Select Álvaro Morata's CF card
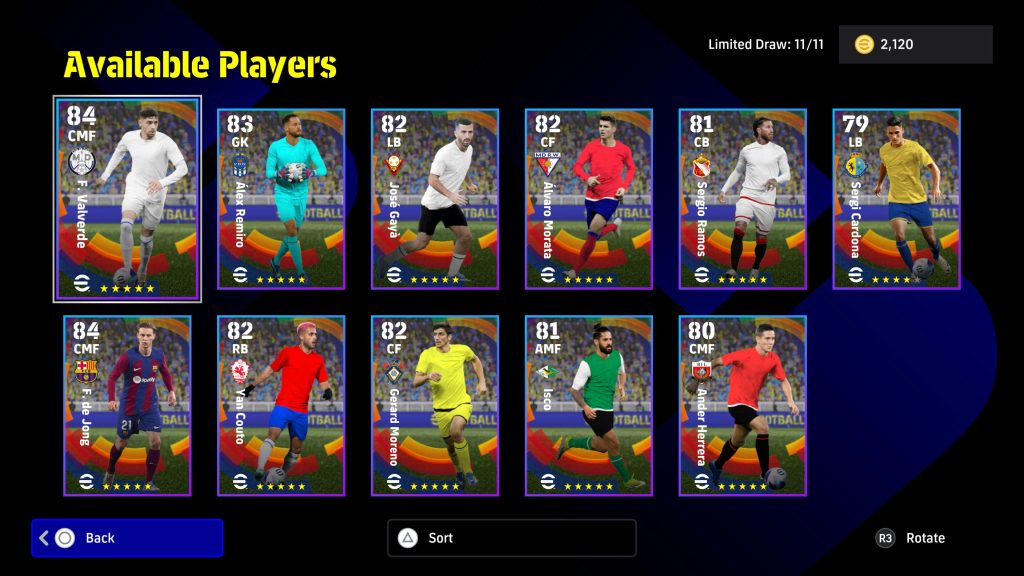1024x576 pixels. [589, 198]
